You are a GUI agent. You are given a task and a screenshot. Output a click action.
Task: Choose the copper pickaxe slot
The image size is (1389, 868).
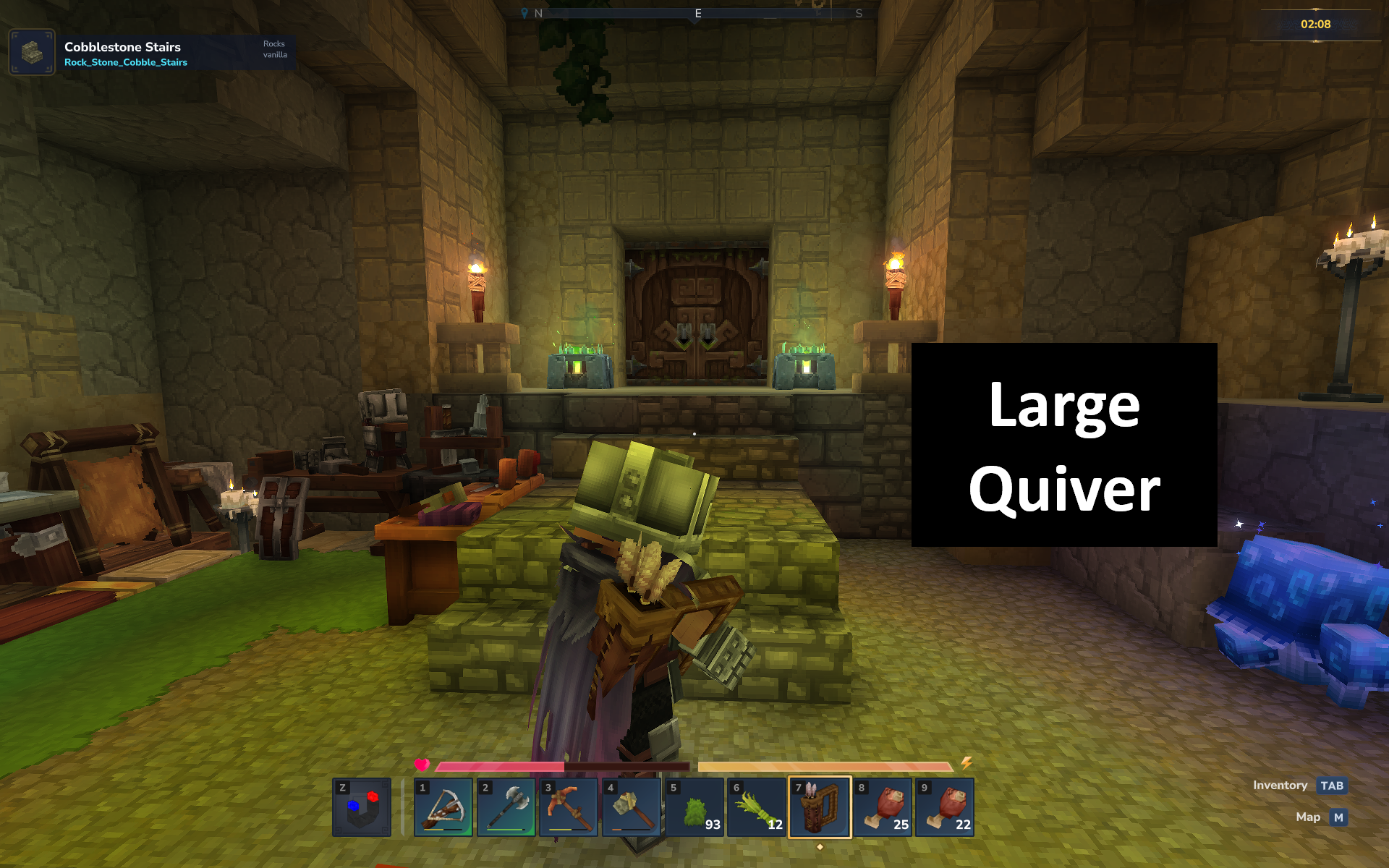coord(569,807)
